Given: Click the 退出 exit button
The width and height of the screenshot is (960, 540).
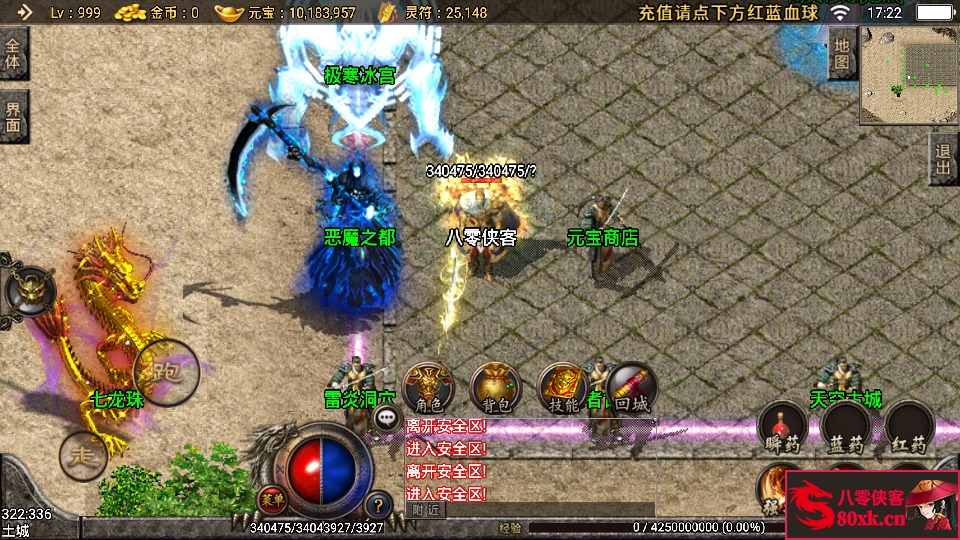Looking at the screenshot, I should tap(943, 159).
